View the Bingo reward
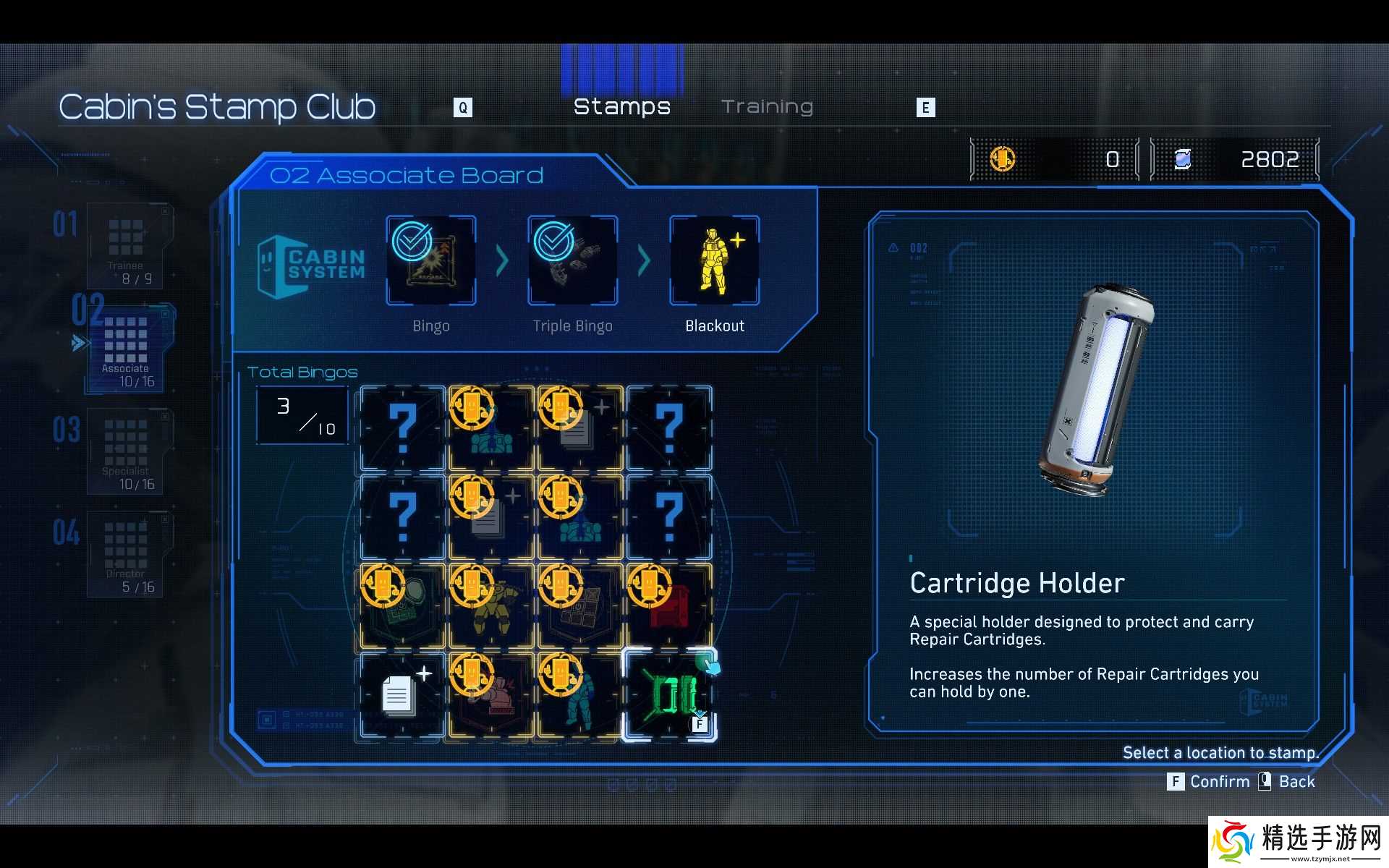The height and width of the screenshot is (868, 1389). pyautogui.click(x=431, y=260)
